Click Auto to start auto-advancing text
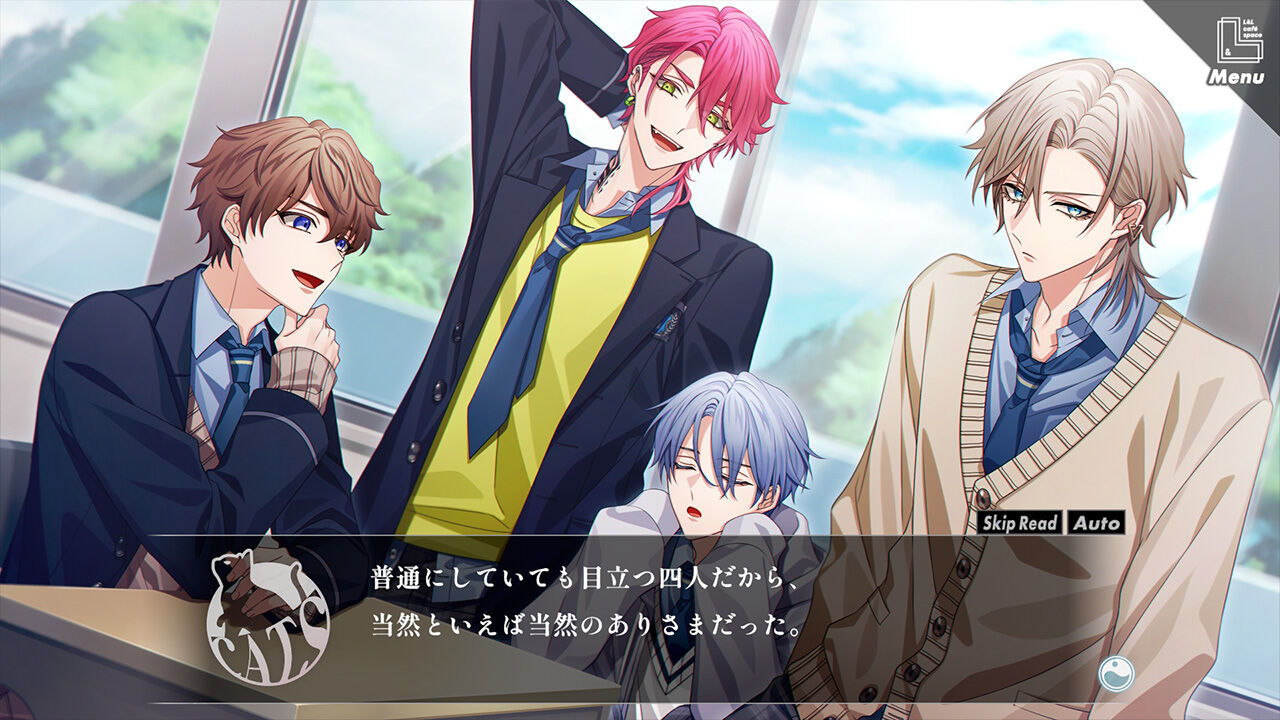The width and height of the screenshot is (1280, 720). pyautogui.click(x=1098, y=520)
